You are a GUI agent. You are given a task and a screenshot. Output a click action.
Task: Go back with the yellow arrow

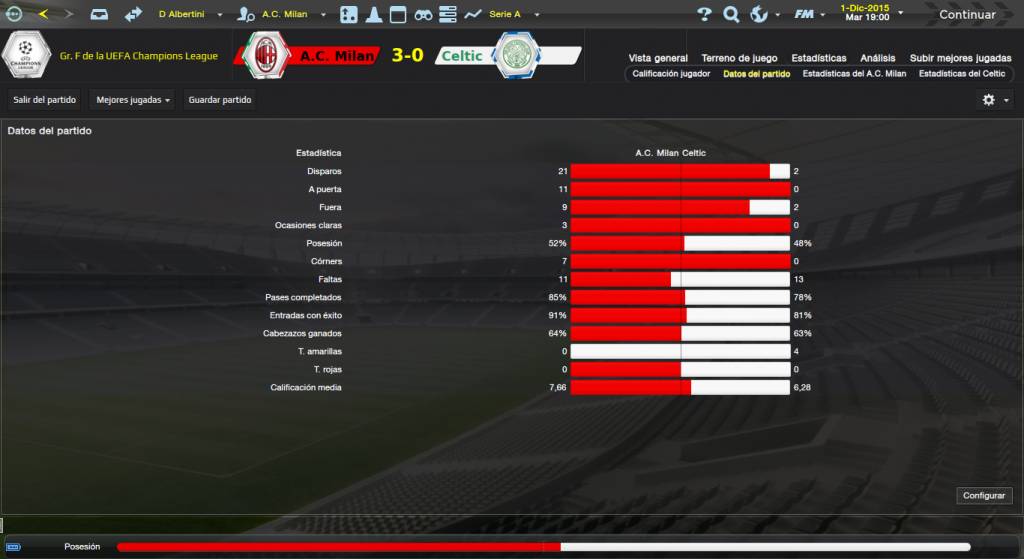coord(42,14)
